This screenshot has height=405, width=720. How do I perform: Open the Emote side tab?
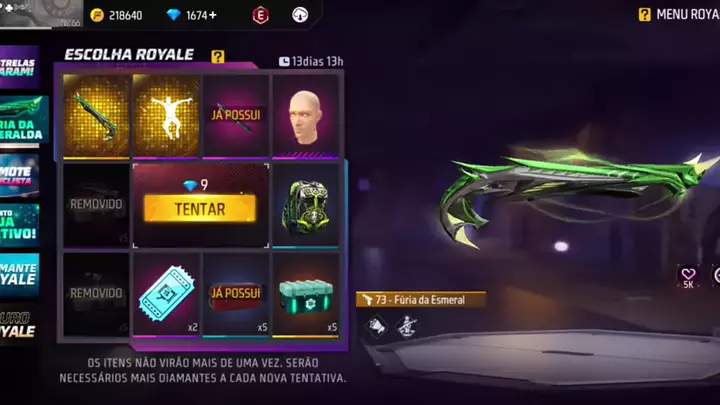click(20, 172)
